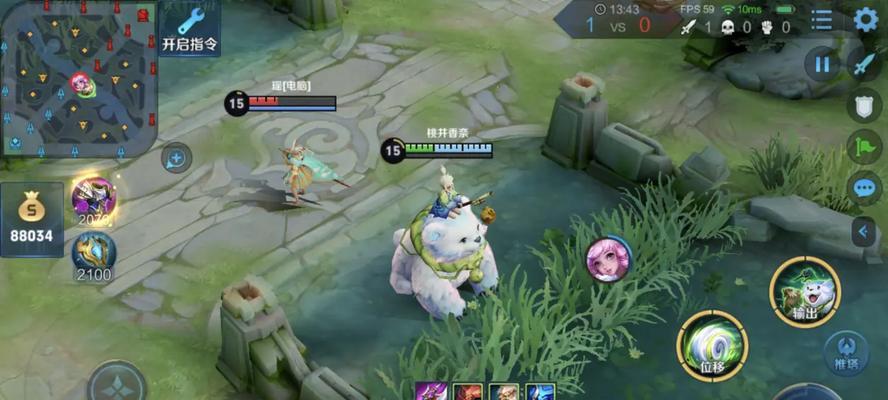Open the shop via the 88034 gold button
The image size is (888, 400).
(32, 219)
